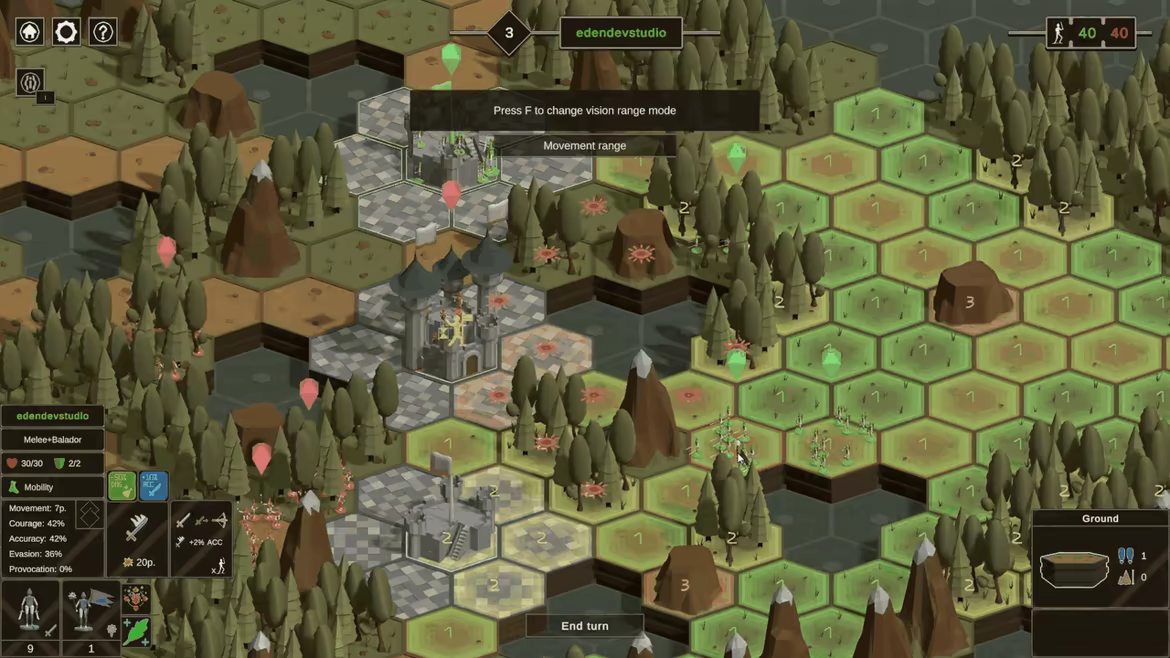Toggle the unit silhouette icon below home
The height and width of the screenshot is (658, 1170).
click(x=30, y=82)
